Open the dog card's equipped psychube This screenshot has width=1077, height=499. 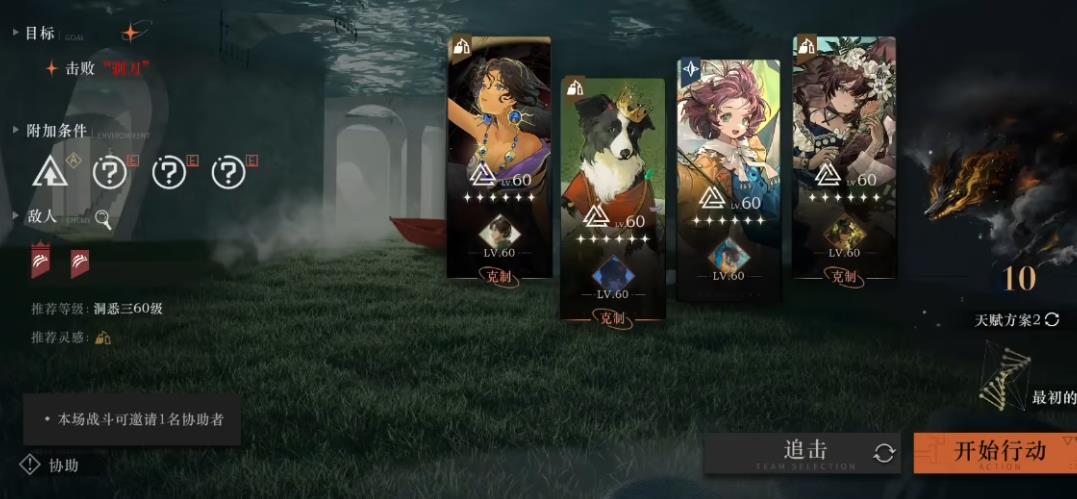click(x=611, y=274)
